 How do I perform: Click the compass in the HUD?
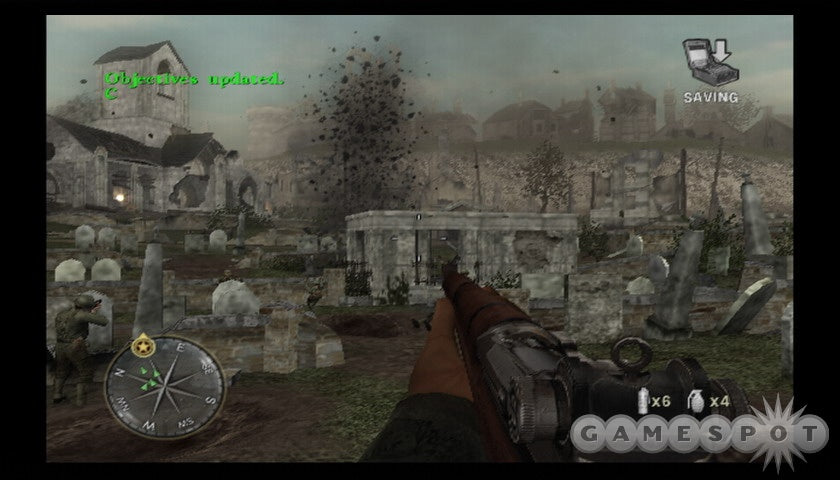point(164,384)
